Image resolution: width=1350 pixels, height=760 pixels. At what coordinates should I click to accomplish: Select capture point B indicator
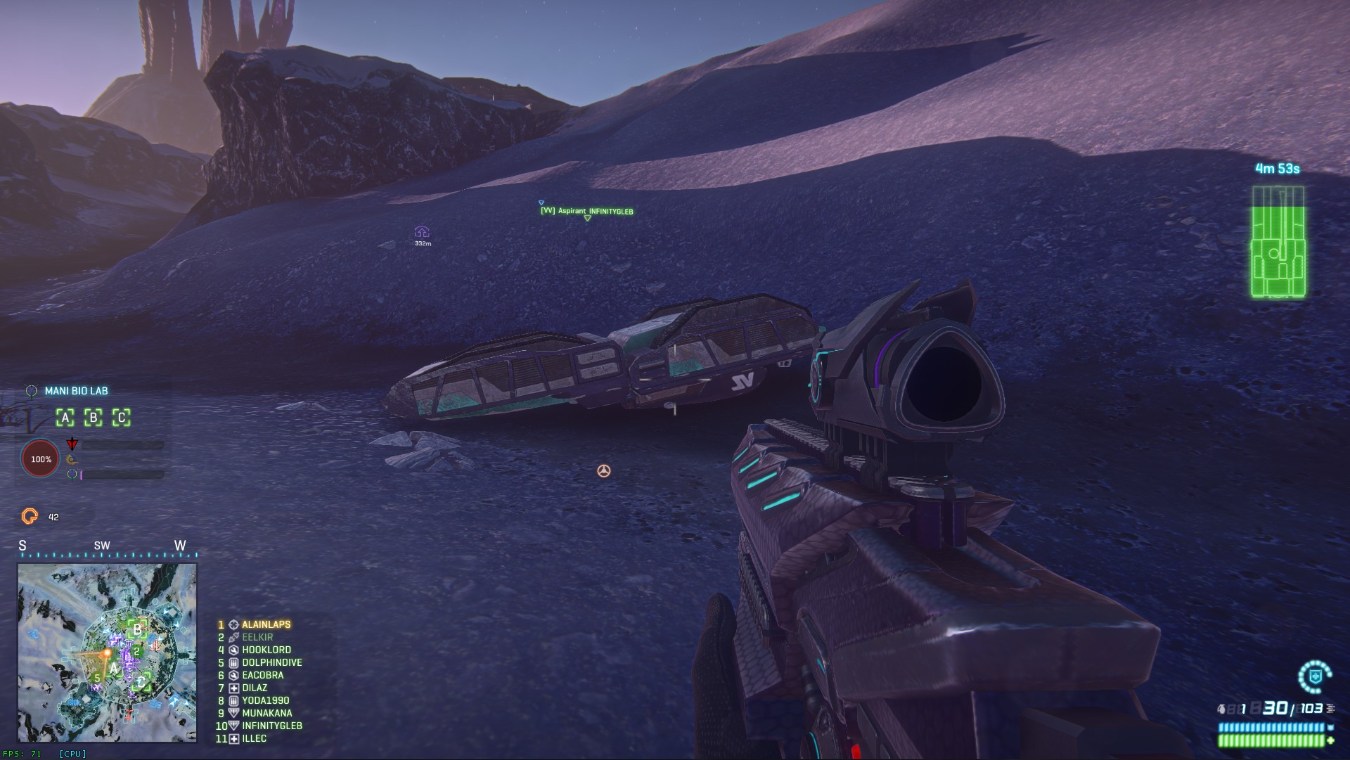93,418
